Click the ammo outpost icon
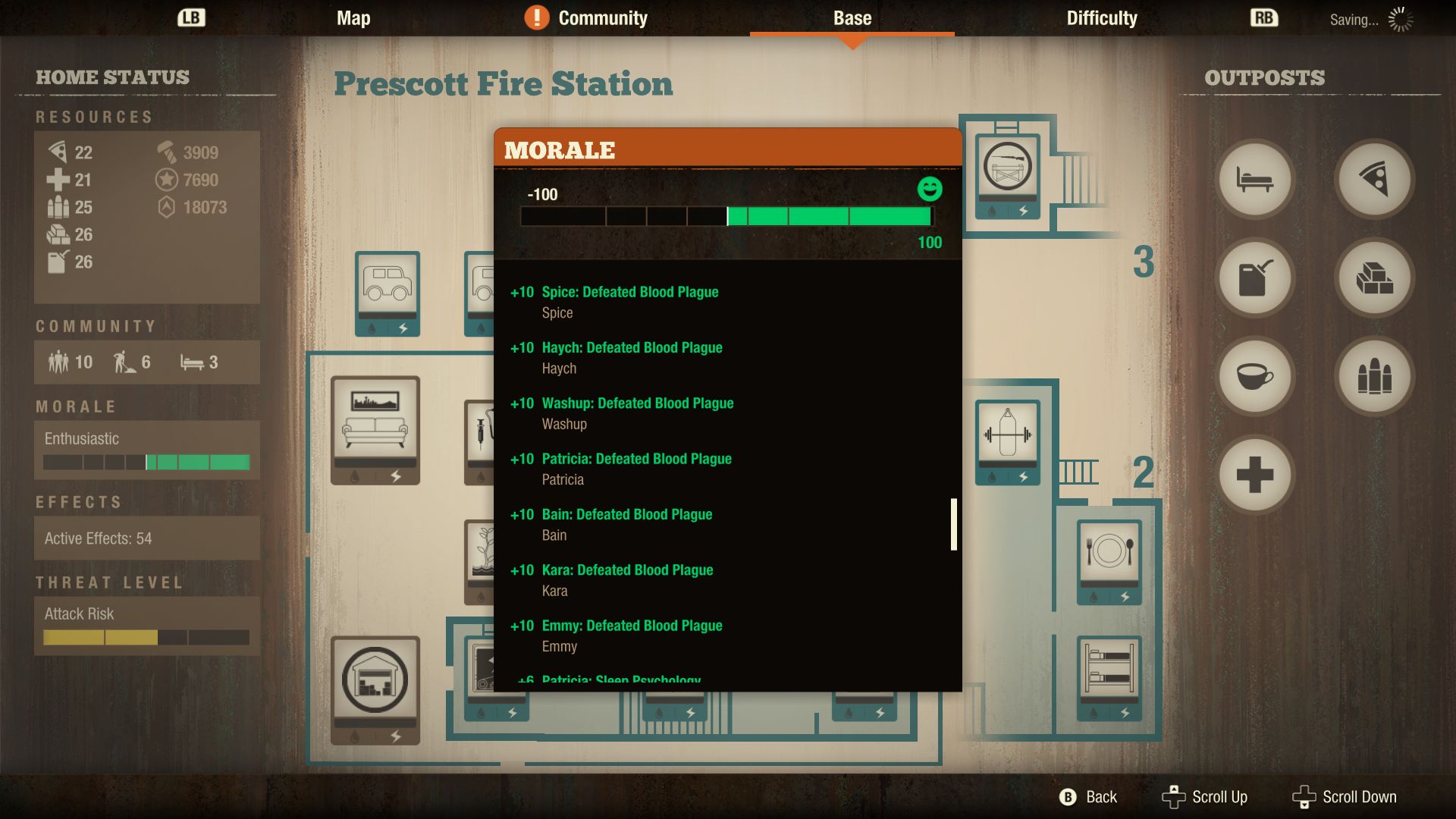This screenshot has width=1456, height=819. [1375, 376]
